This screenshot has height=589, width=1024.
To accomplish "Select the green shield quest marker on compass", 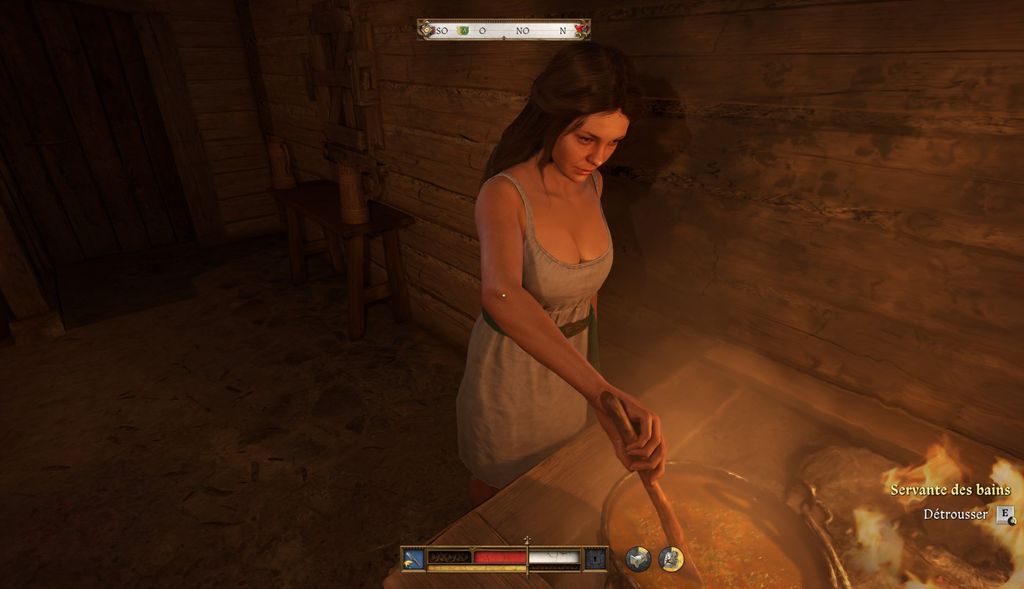I will (462, 31).
